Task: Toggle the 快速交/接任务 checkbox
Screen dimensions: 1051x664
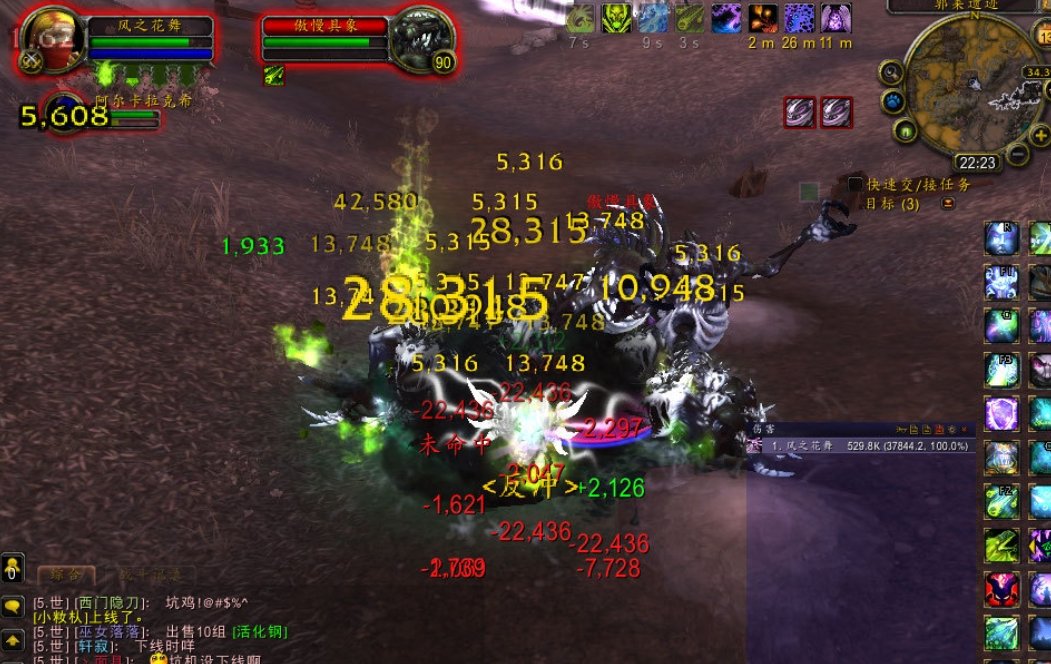Action: pyautogui.click(x=855, y=184)
